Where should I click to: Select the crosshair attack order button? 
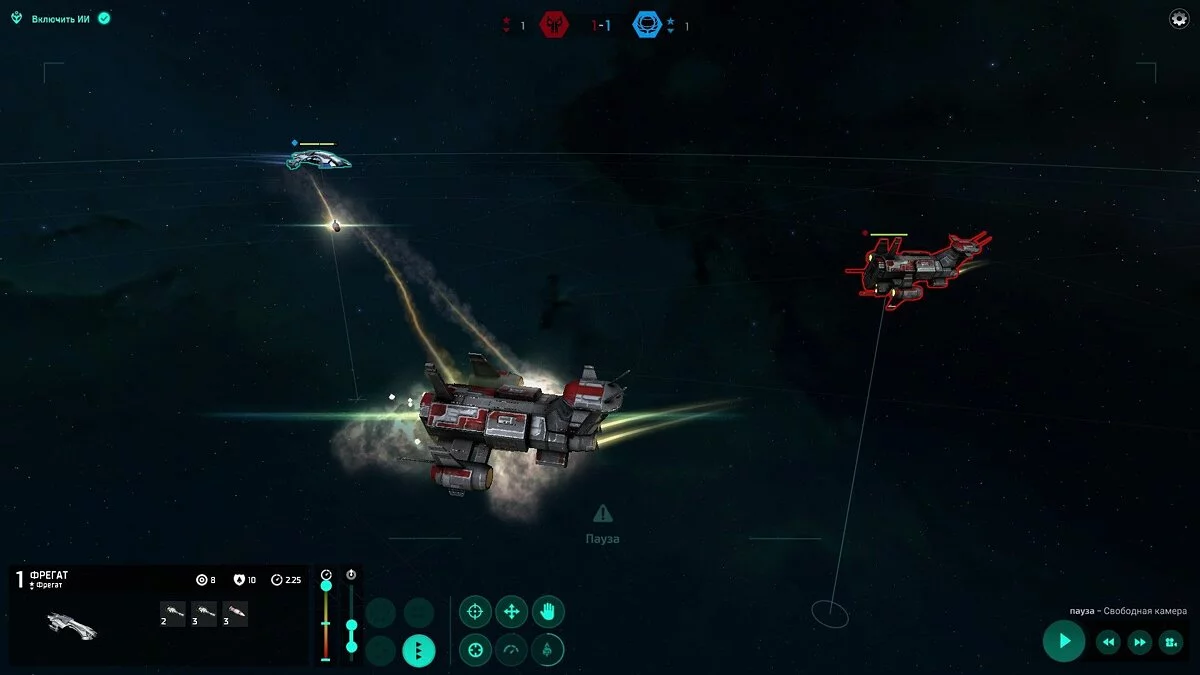tap(475, 611)
